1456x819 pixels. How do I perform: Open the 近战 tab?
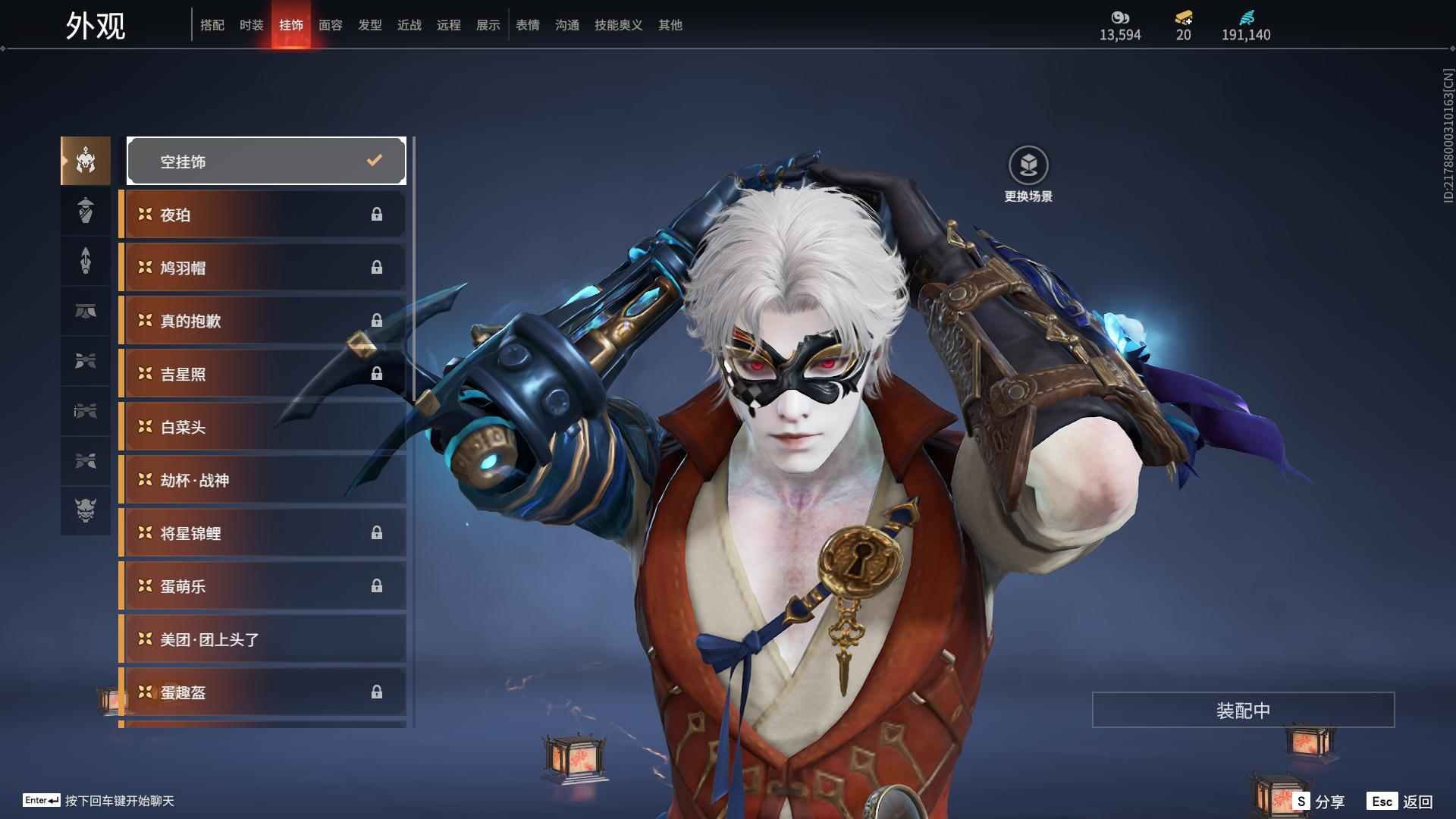tap(409, 25)
